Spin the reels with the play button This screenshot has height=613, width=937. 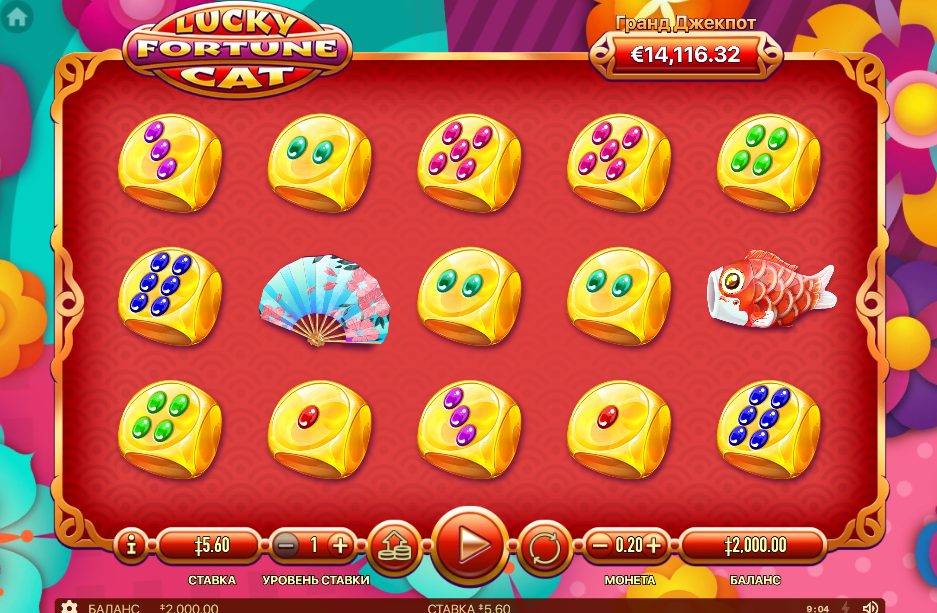click(x=469, y=546)
